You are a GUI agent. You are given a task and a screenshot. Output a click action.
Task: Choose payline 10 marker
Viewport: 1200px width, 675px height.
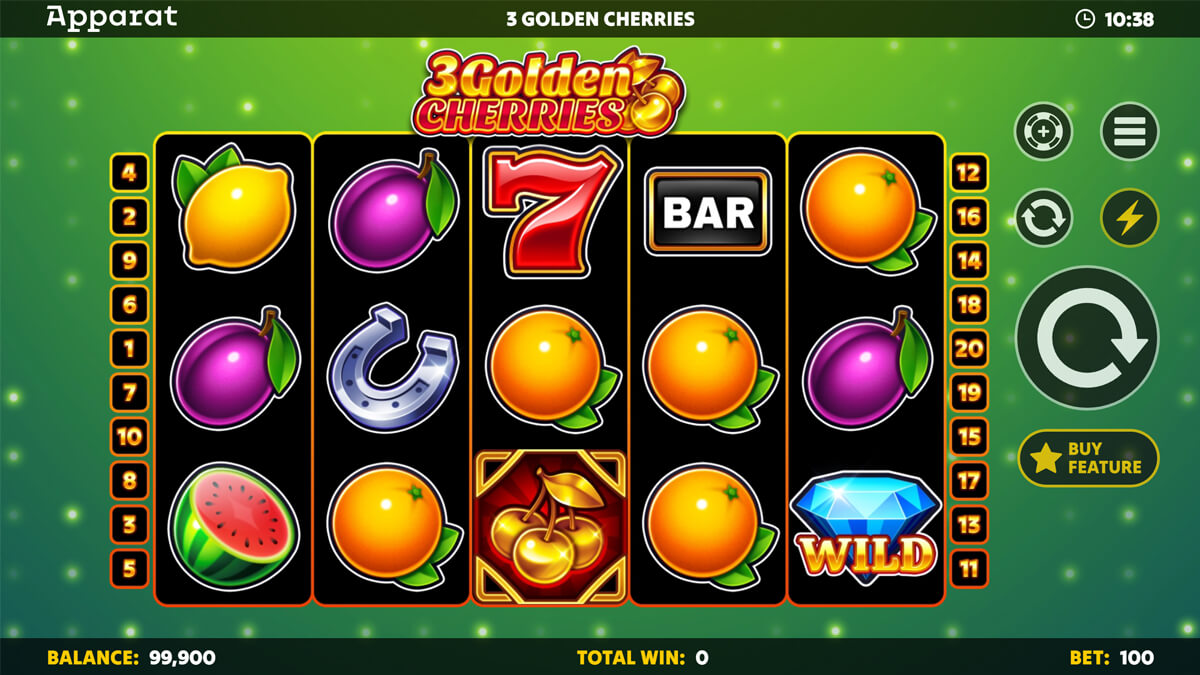[129, 436]
